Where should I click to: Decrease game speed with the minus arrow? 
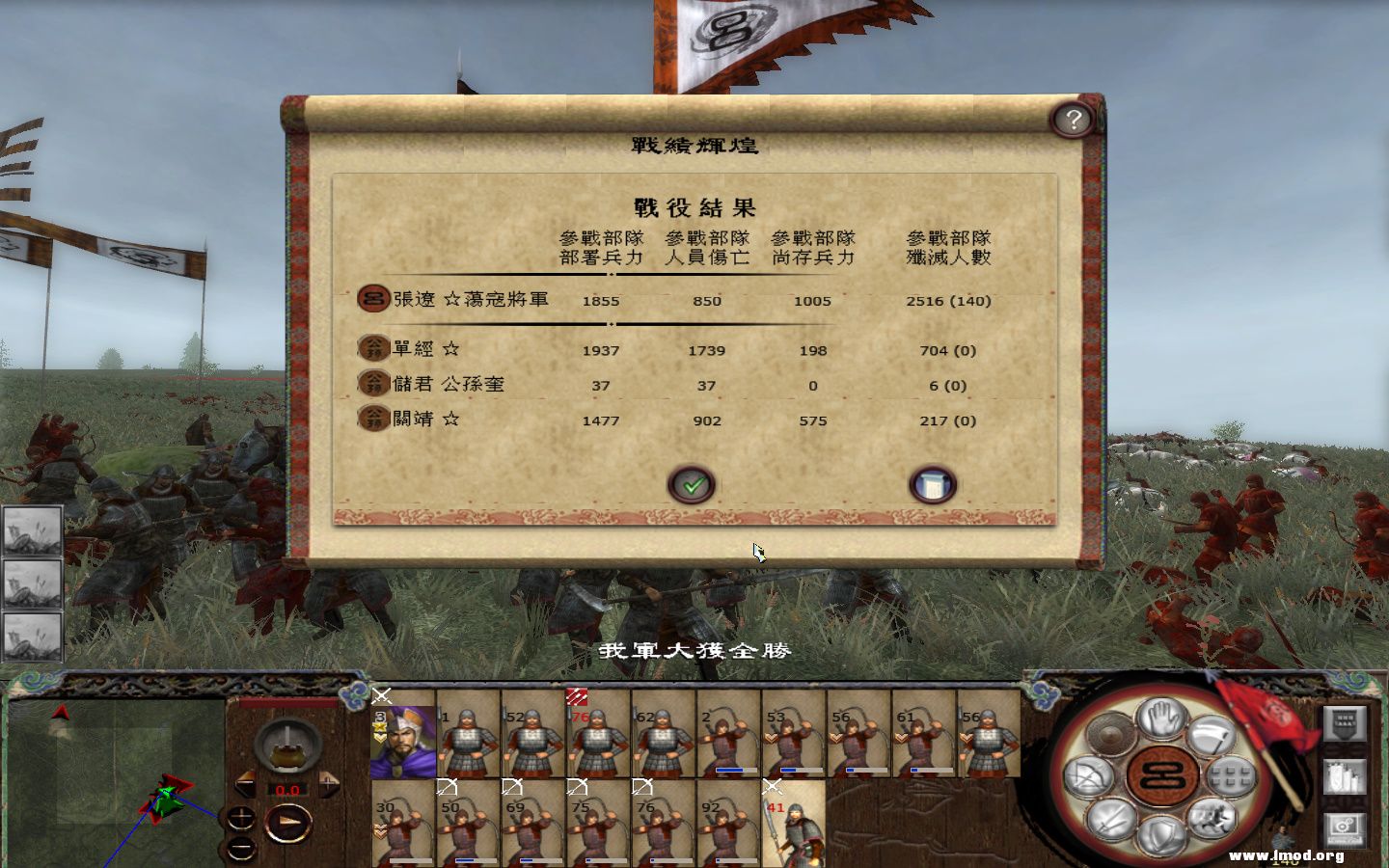pyautogui.click(x=243, y=783)
